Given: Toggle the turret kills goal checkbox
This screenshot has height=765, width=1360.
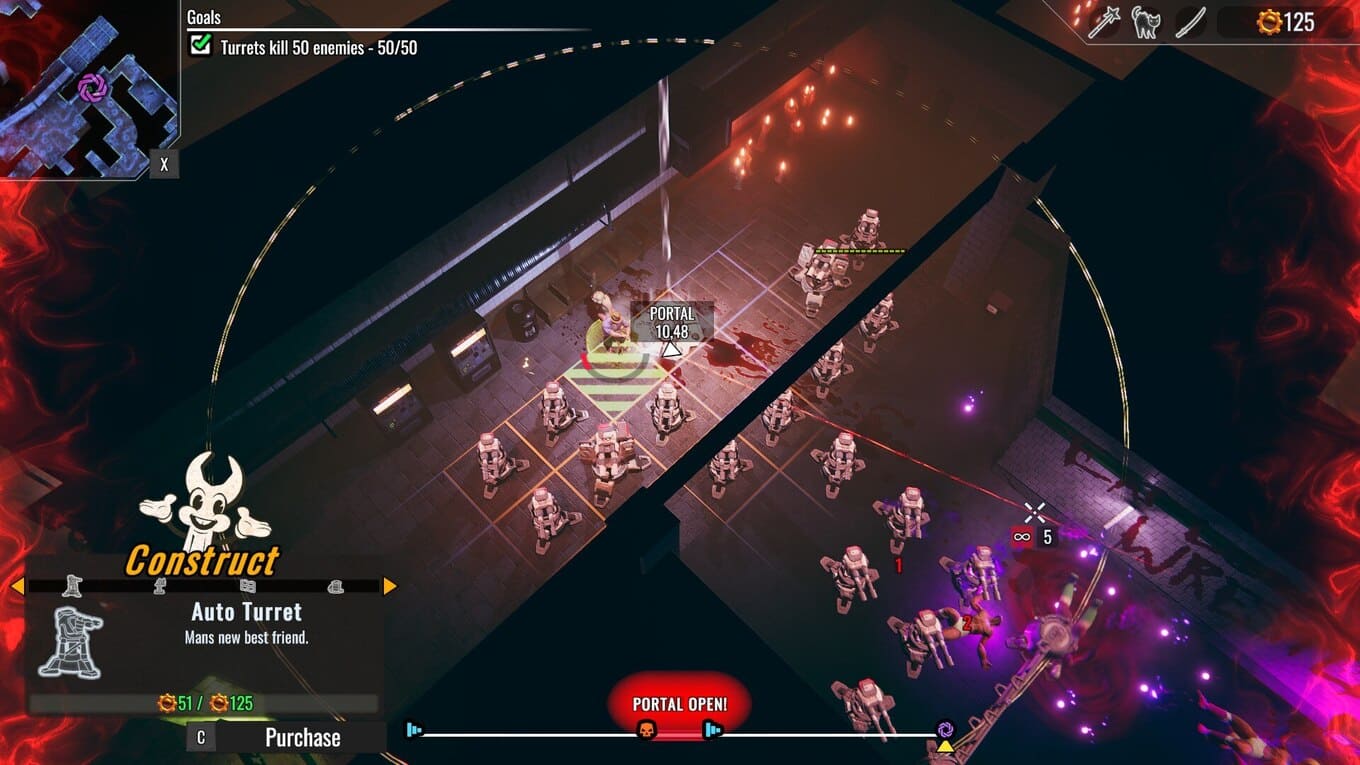Looking at the screenshot, I should 201,45.
